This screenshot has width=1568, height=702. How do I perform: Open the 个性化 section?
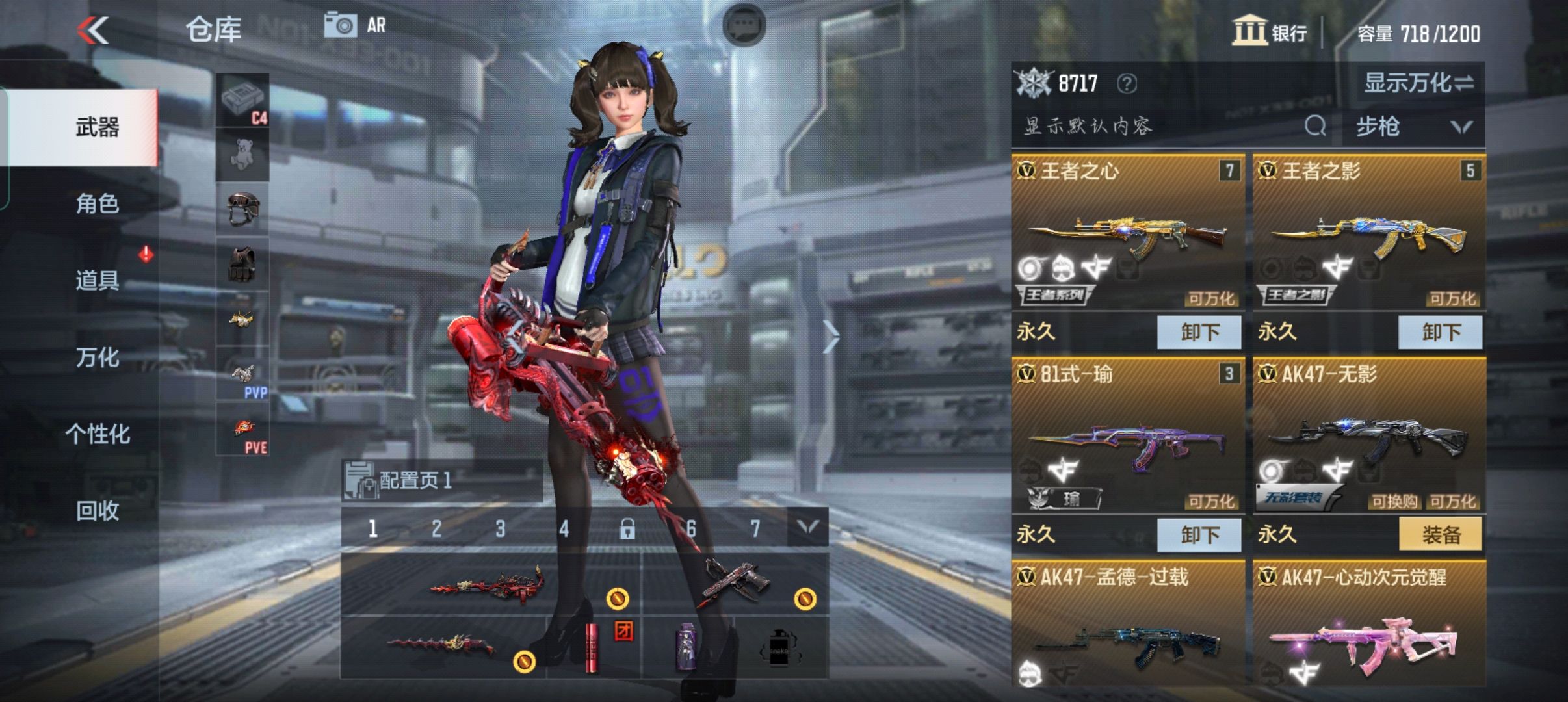pyautogui.click(x=98, y=434)
